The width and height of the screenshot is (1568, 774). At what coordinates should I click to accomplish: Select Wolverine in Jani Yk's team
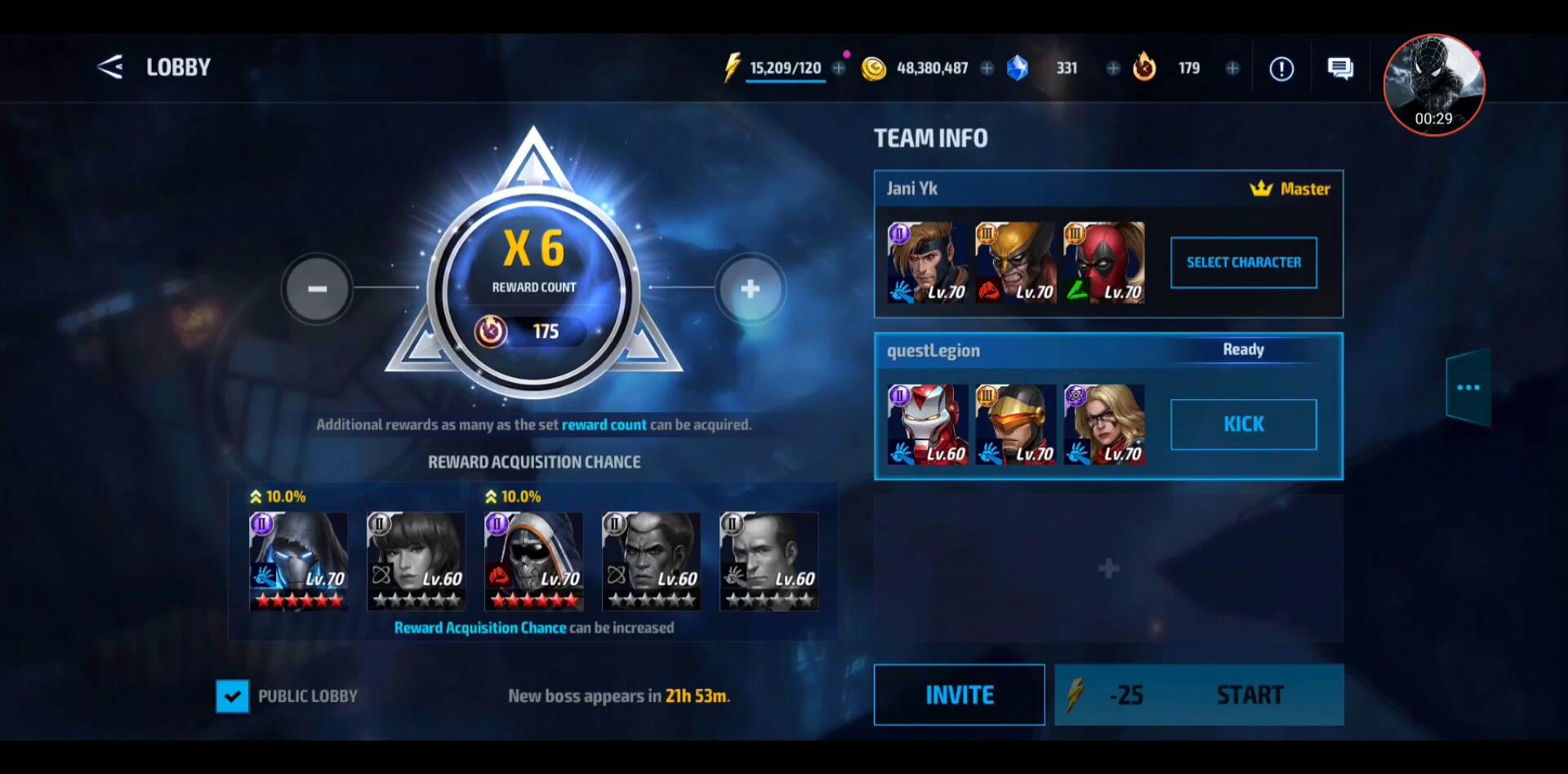[1016, 263]
